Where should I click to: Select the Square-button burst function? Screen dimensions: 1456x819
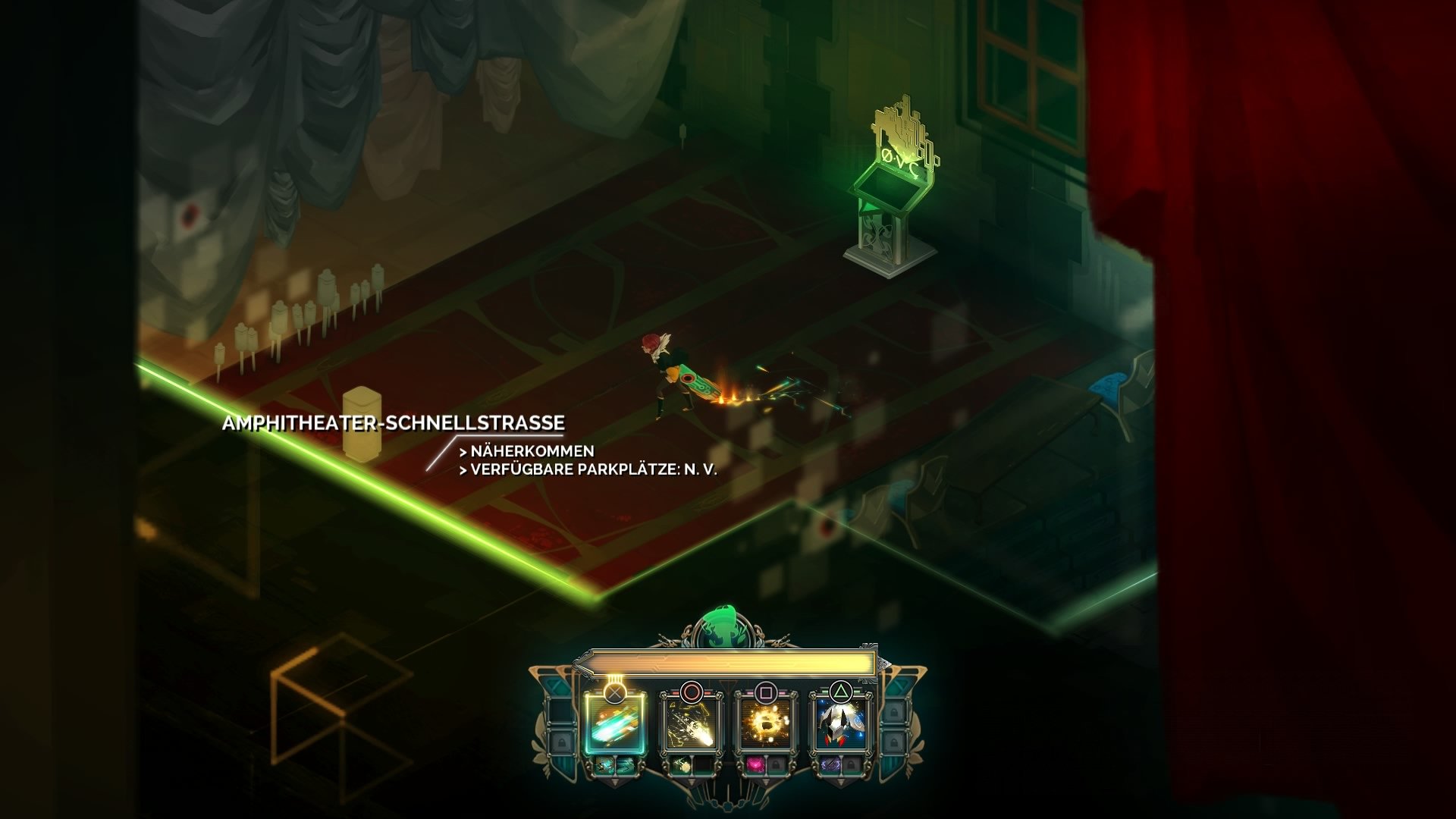(765, 725)
